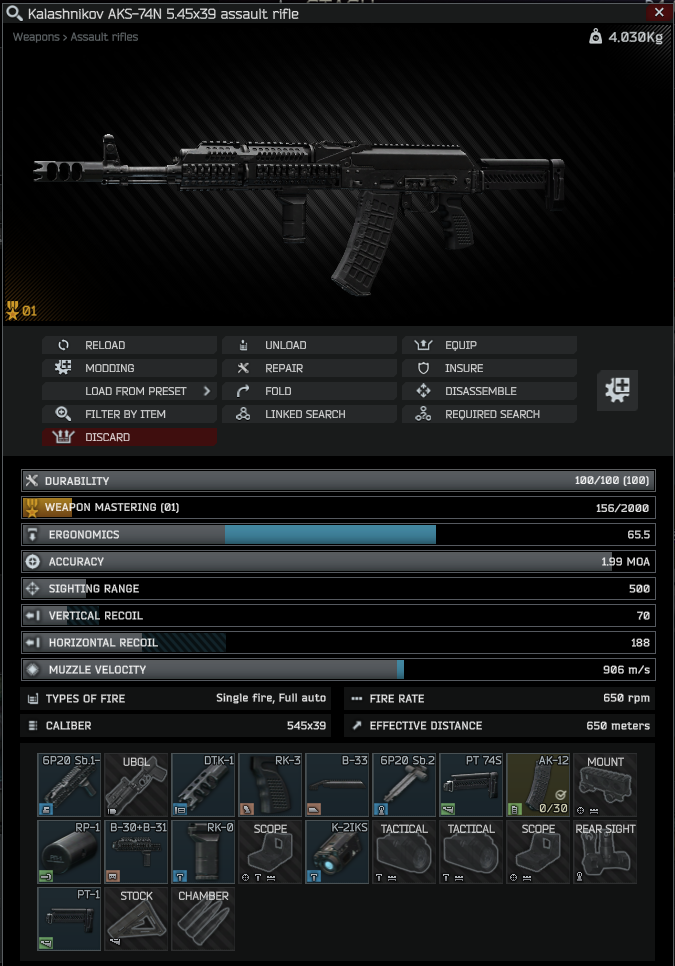Select the REPAIR option
675x966 pixels.
click(x=309, y=368)
